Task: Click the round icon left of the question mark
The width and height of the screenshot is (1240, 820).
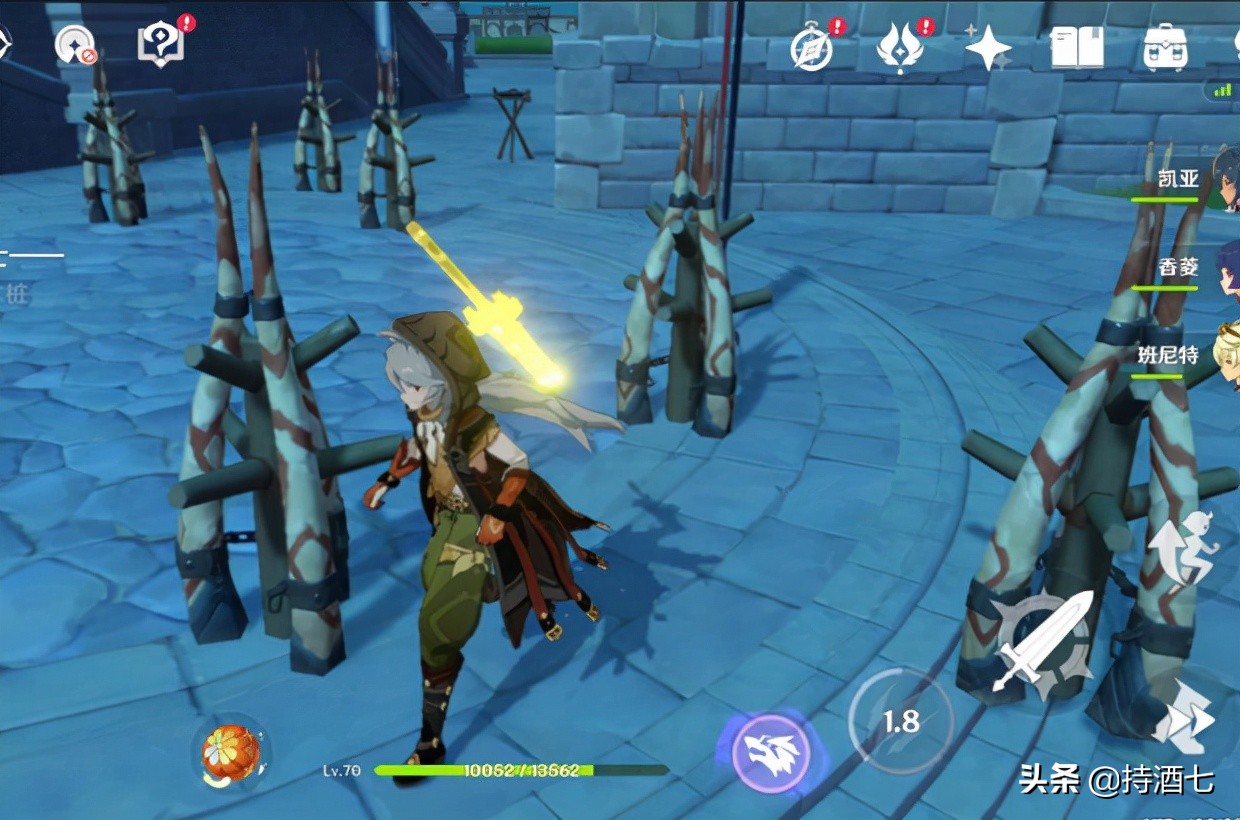Action: click(76, 45)
